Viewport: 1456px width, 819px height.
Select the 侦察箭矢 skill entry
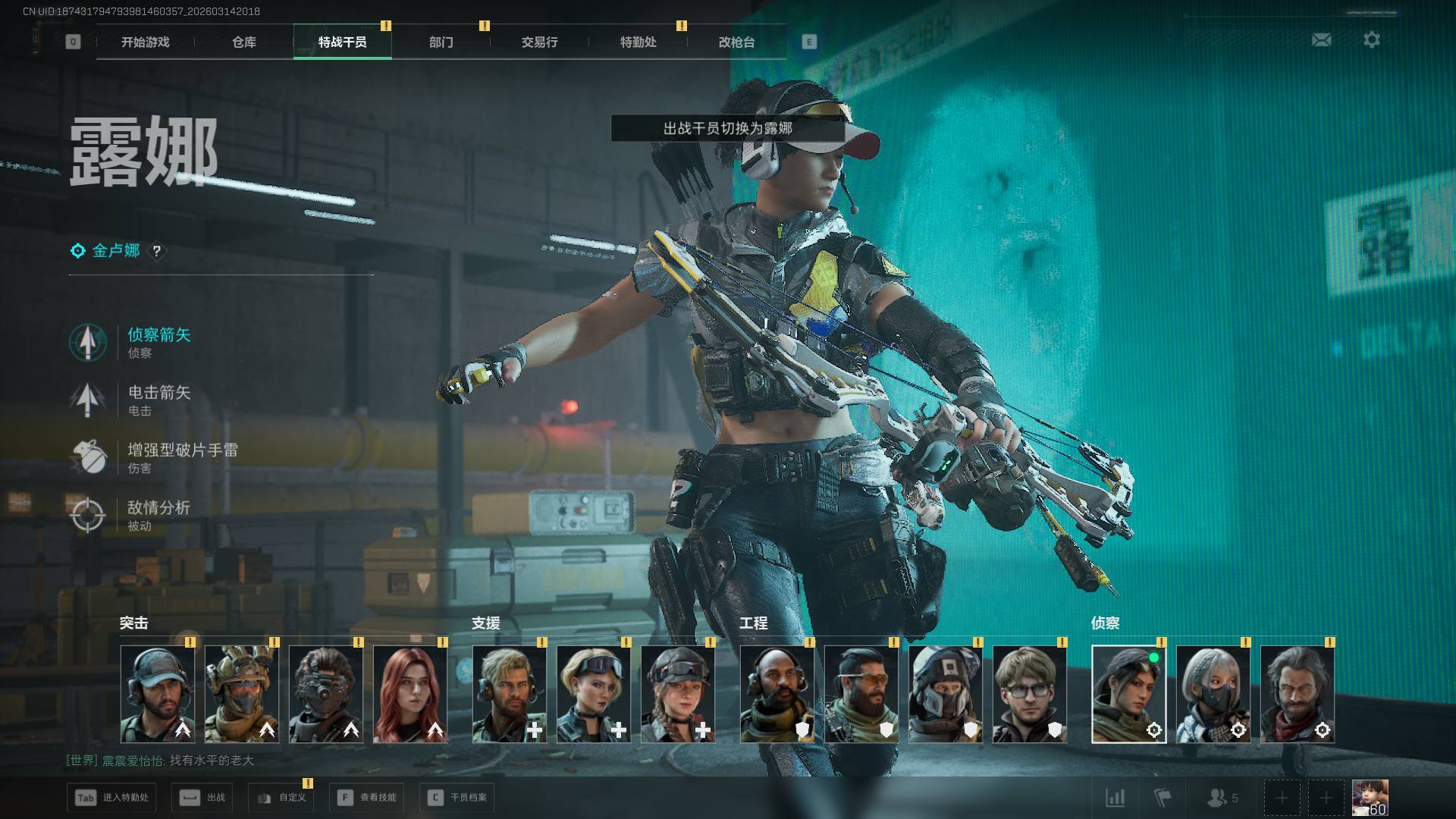158,342
